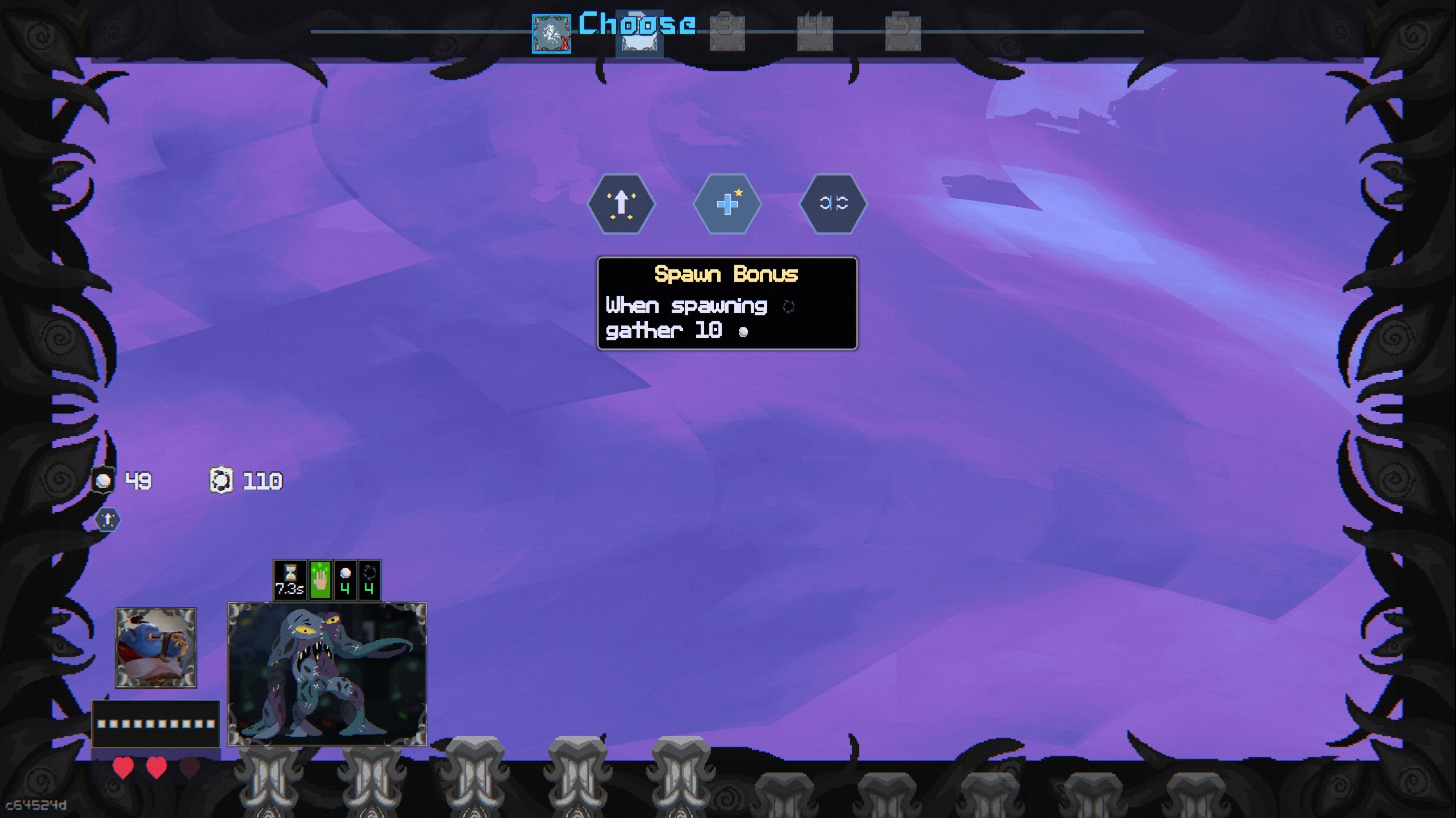Click the orb cost icon showing 4 on the unit card
This screenshot has height=818, width=1456.
click(346, 579)
